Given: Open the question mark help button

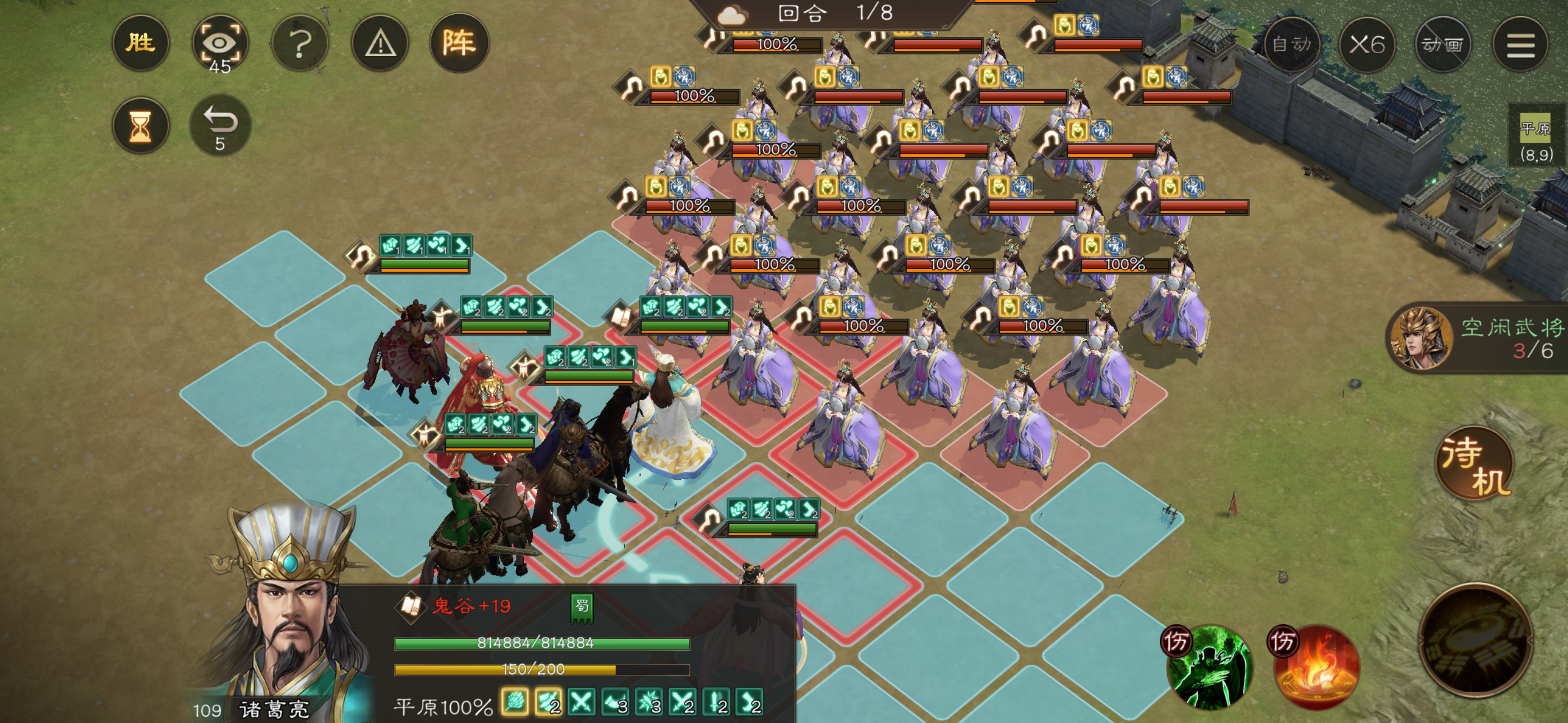Looking at the screenshot, I should [x=299, y=43].
